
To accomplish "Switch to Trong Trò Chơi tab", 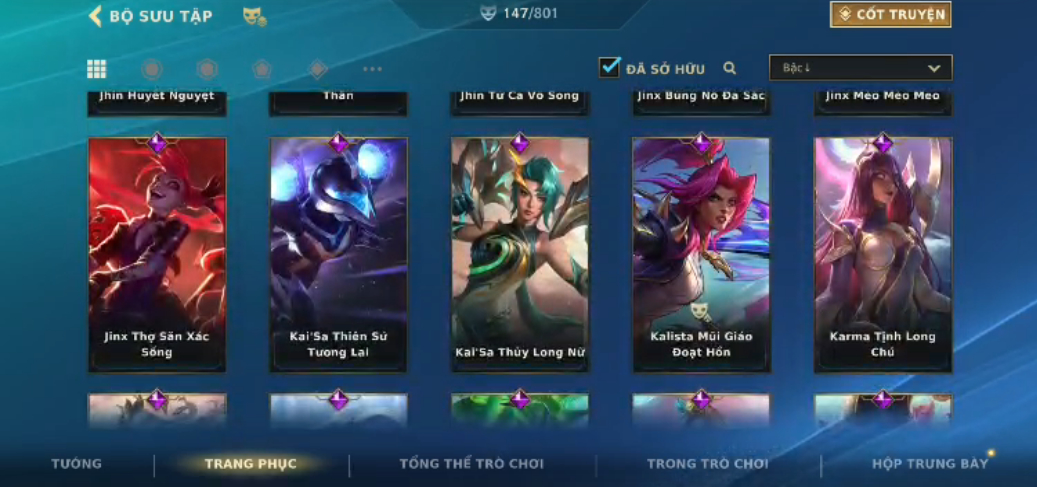I will pyautogui.click(x=708, y=464).
